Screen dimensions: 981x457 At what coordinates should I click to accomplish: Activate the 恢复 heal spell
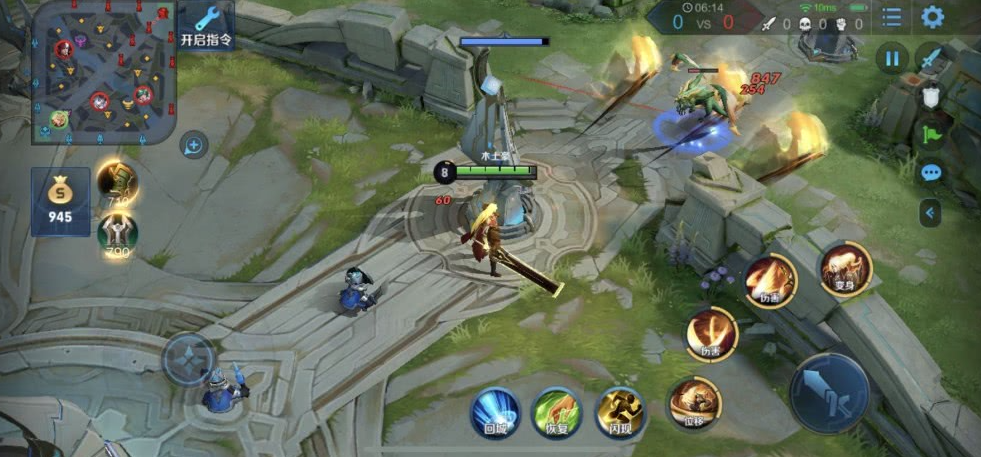pyautogui.click(x=557, y=411)
